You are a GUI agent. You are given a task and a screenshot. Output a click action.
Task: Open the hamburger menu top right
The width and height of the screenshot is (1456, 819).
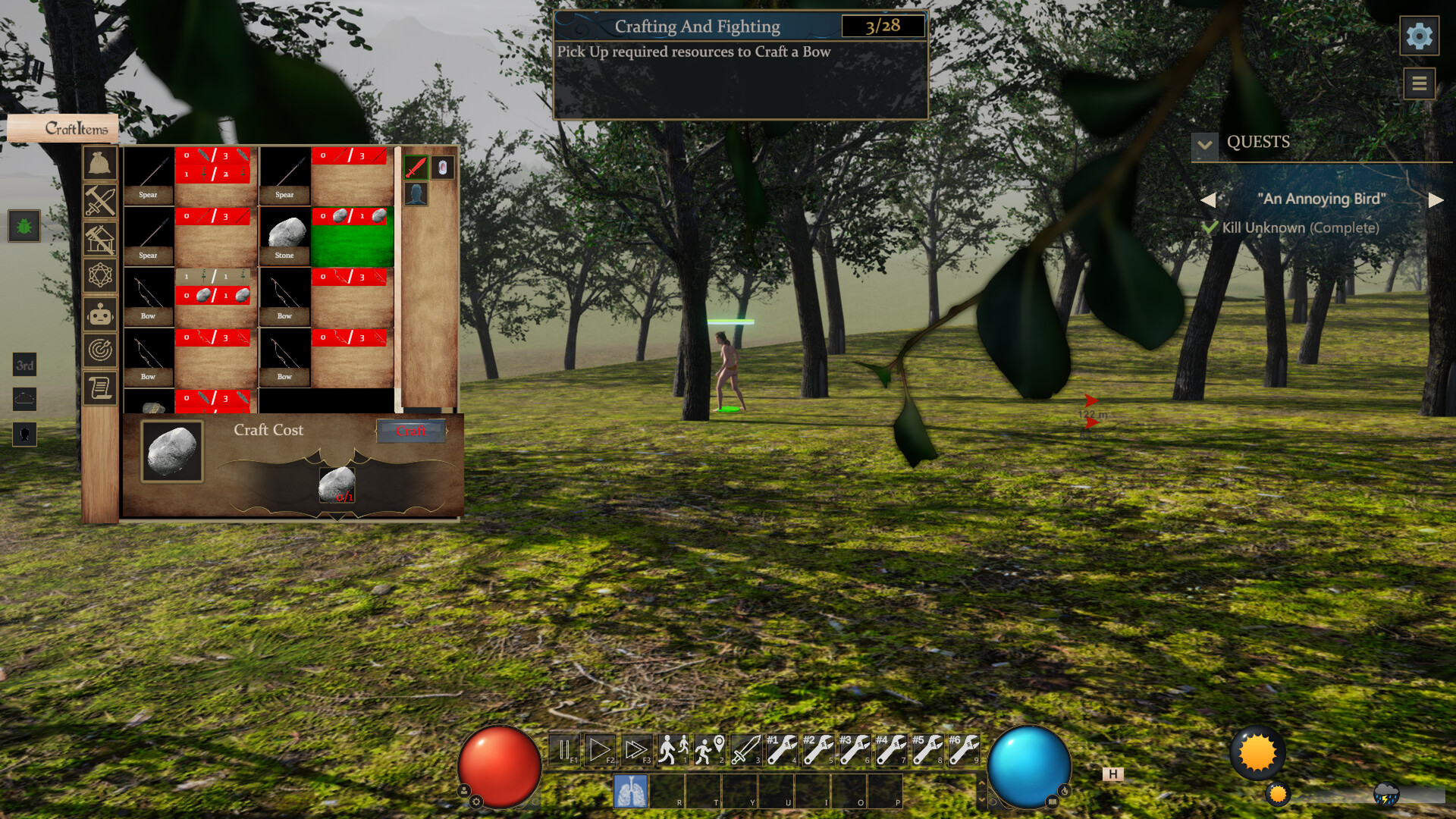1420,83
